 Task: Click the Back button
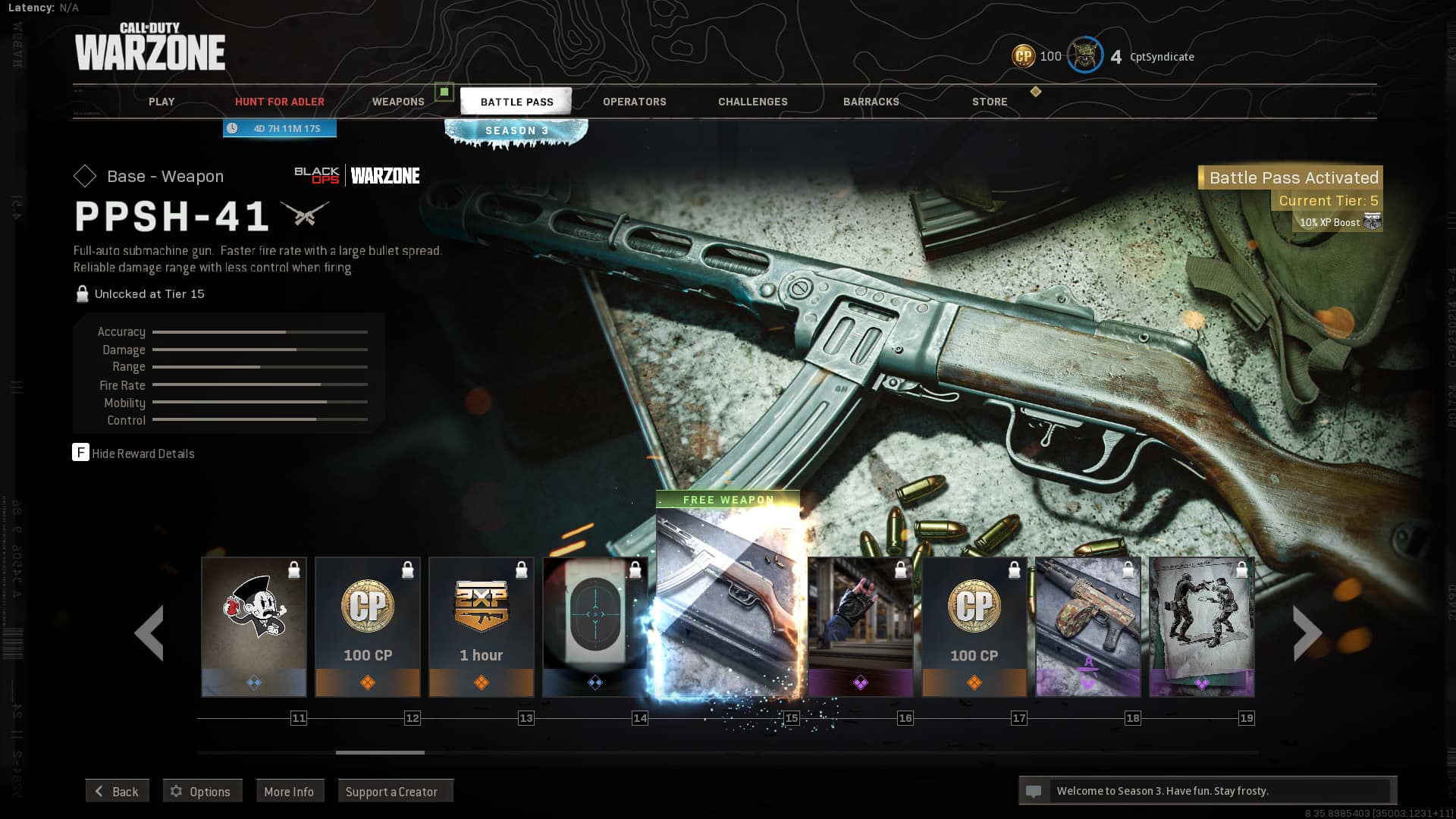click(117, 791)
